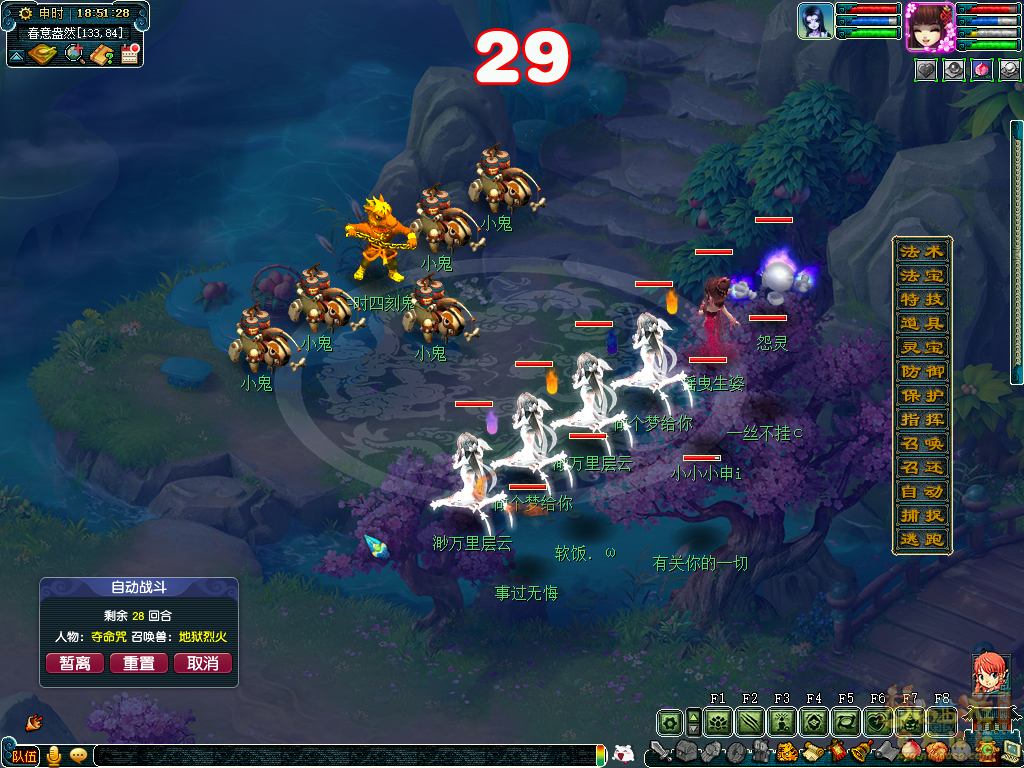Activate the F6 heart skill slot
Viewport: 1024px width, 768px height.
[878, 721]
